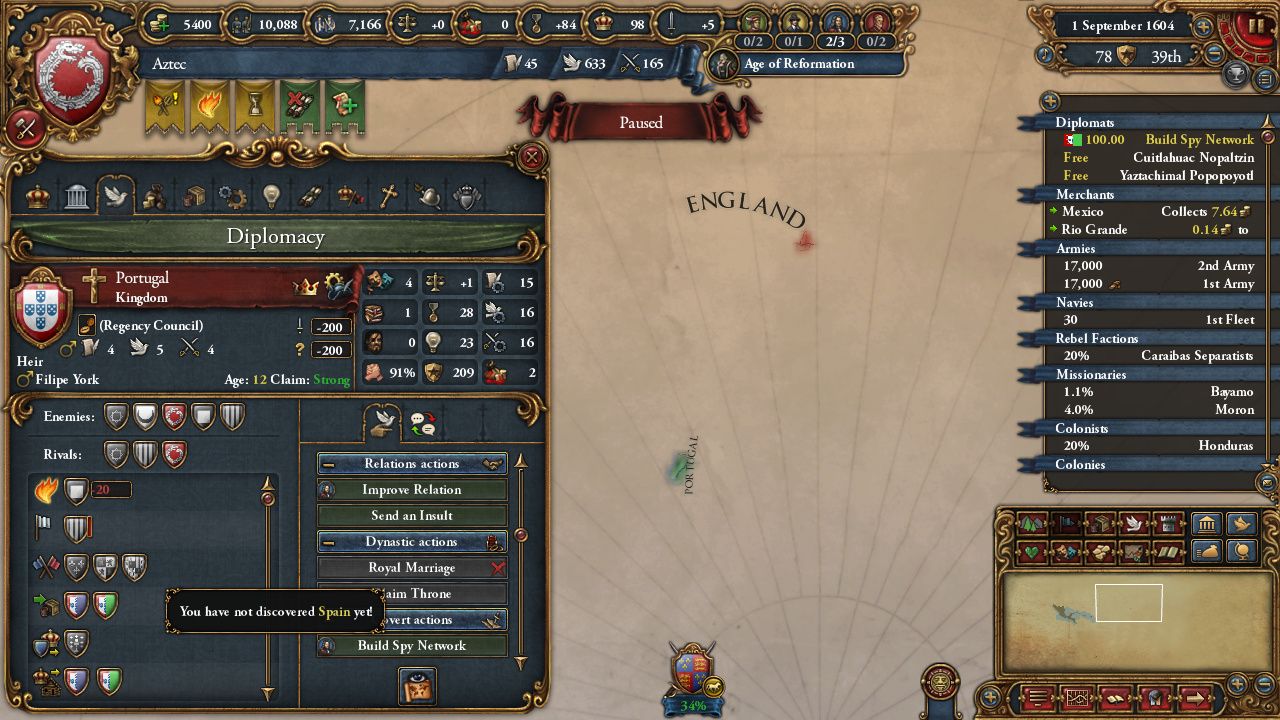Open the Court tab crown icon
This screenshot has width=1280, height=720.
pyautogui.click(x=37, y=197)
